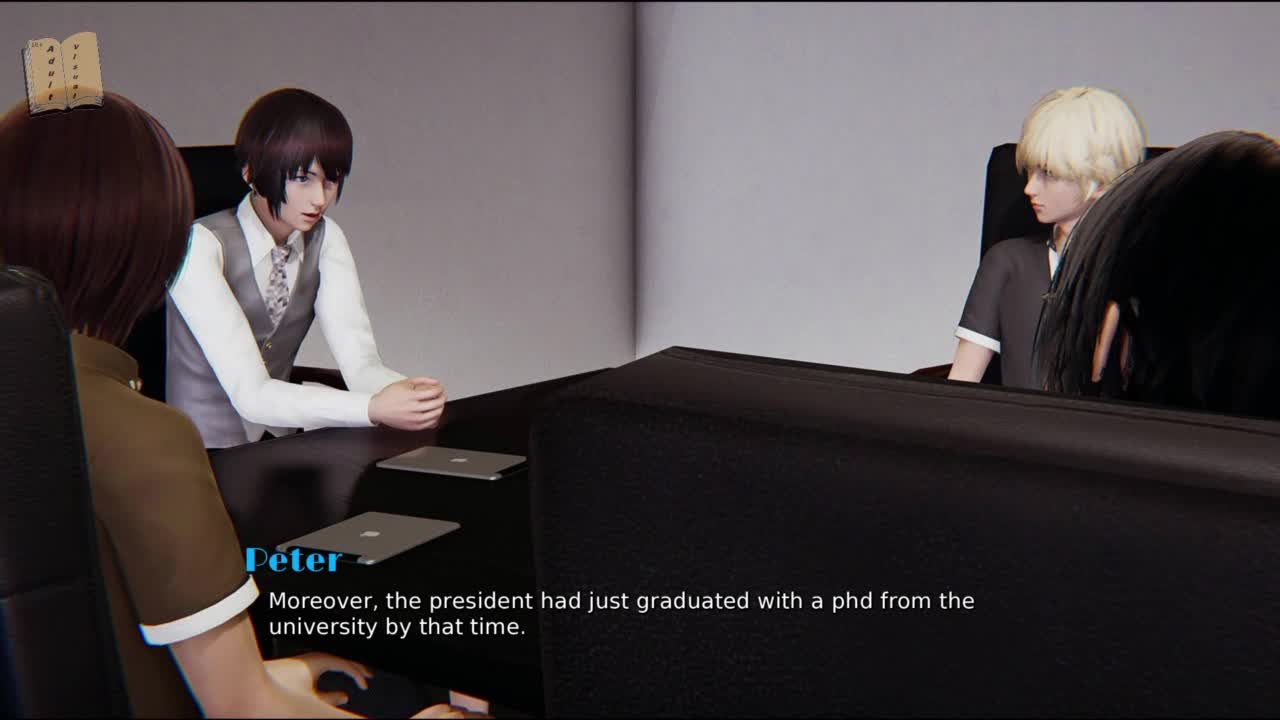Click the open book logo icon
This screenshot has width=1280, height=720.
[x=63, y=72]
